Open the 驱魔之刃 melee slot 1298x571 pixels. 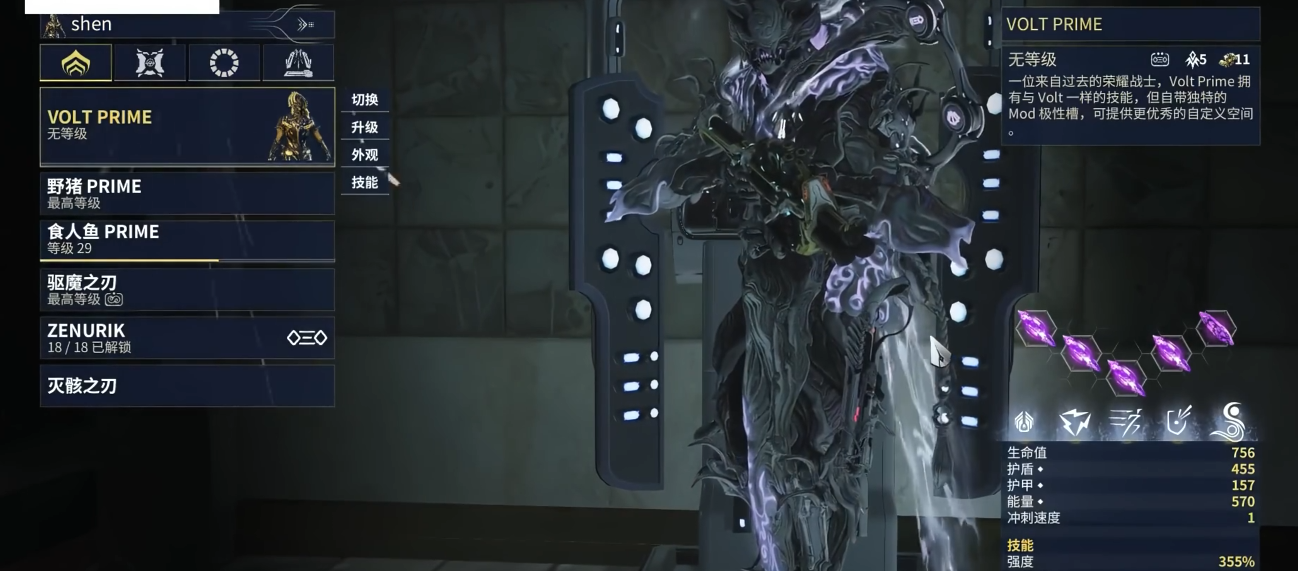point(187,289)
